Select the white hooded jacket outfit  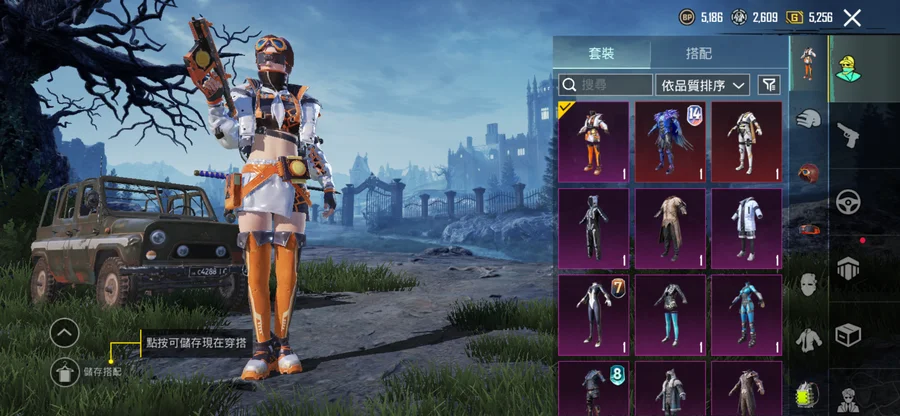[x=746, y=228]
